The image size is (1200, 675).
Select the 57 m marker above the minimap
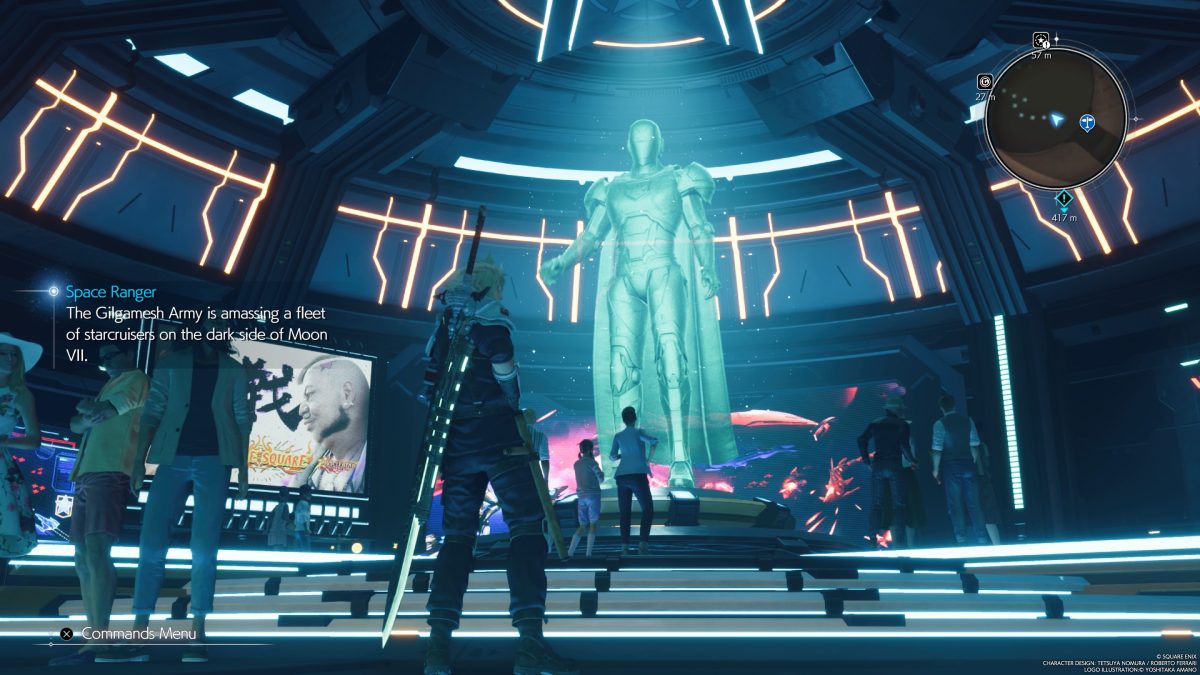click(1041, 41)
